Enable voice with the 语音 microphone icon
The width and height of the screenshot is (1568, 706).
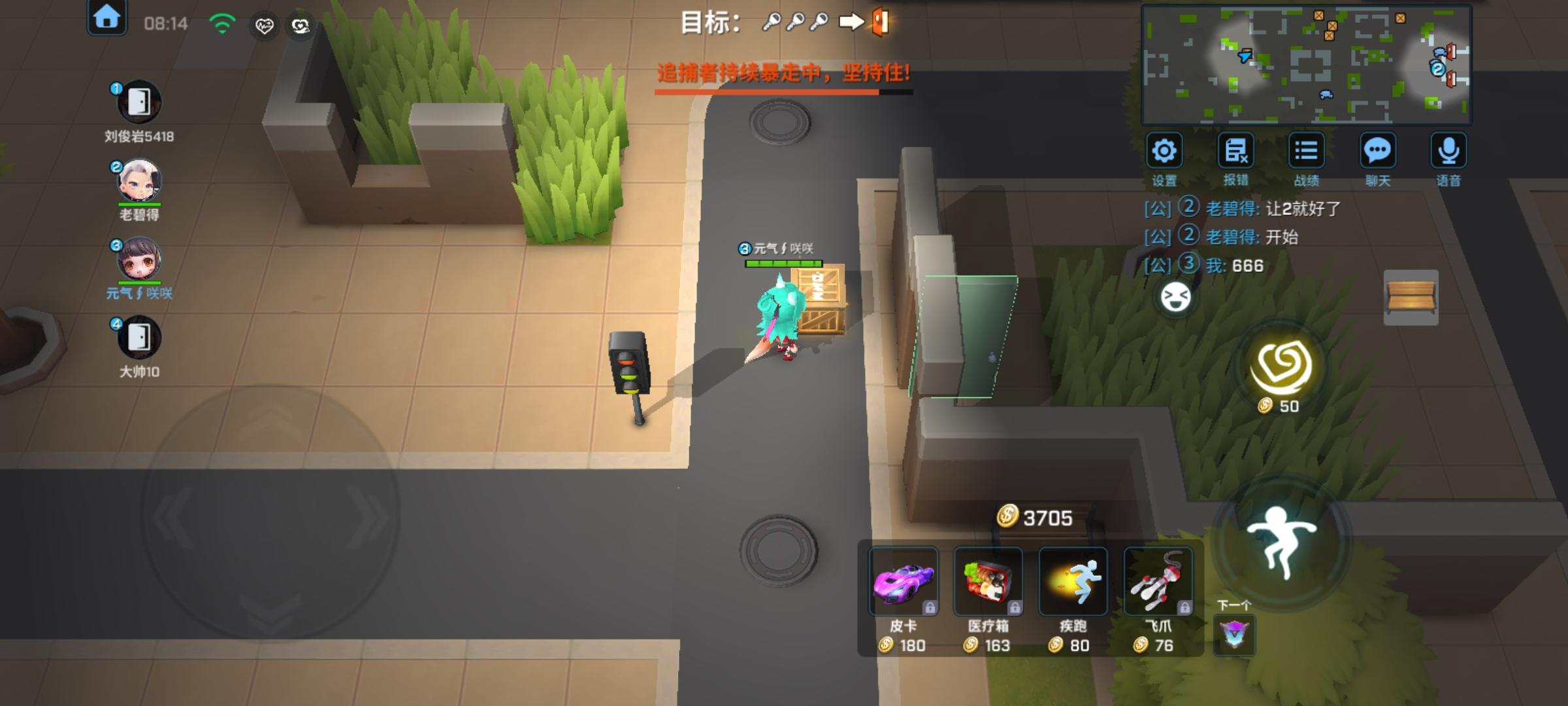click(1449, 151)
